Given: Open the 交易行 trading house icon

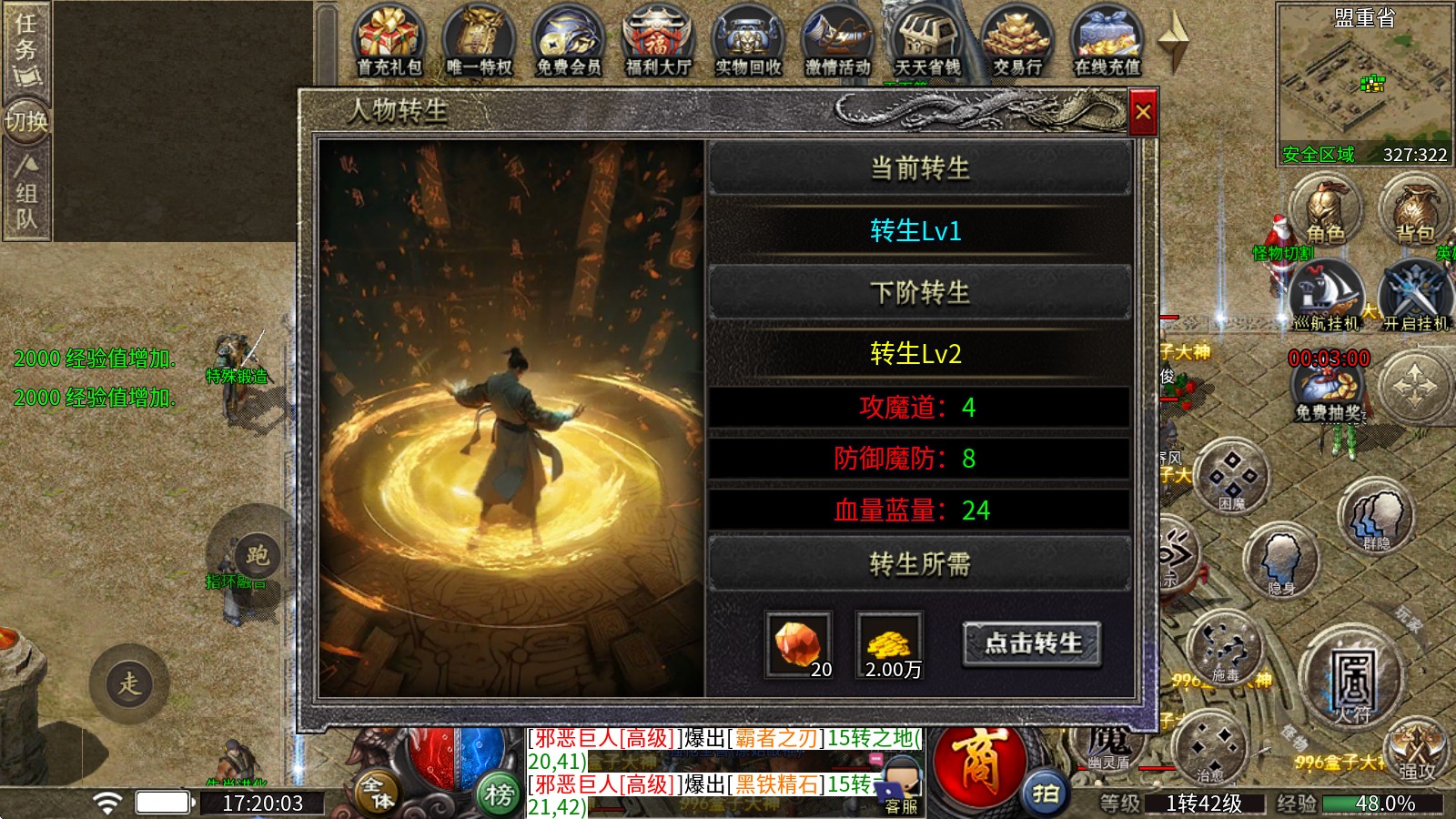Looking at the screenshot, I should [x=1019, y=32].
